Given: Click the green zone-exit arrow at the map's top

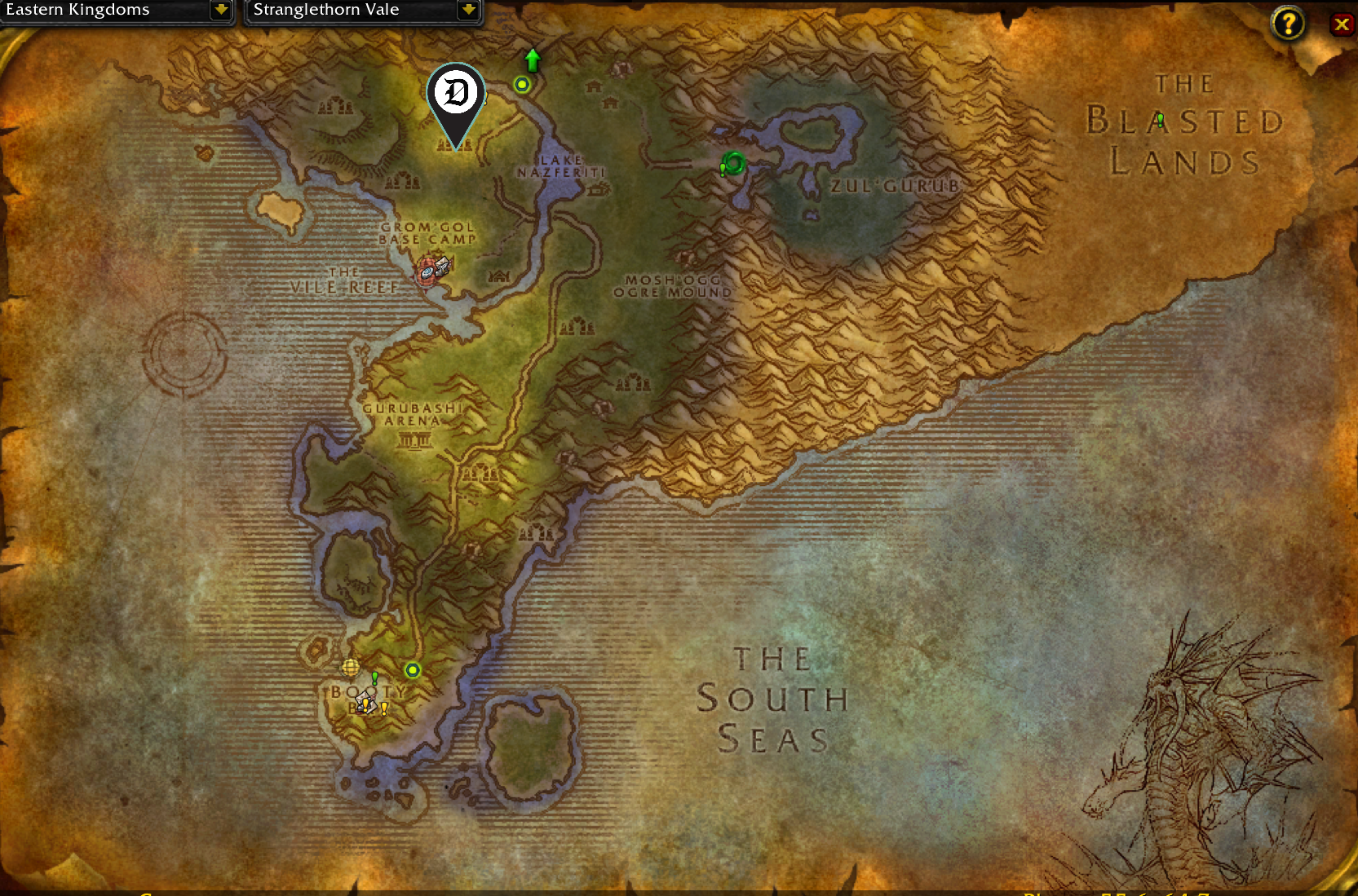Looking at the screenshot, I should [x=532, y=59].
